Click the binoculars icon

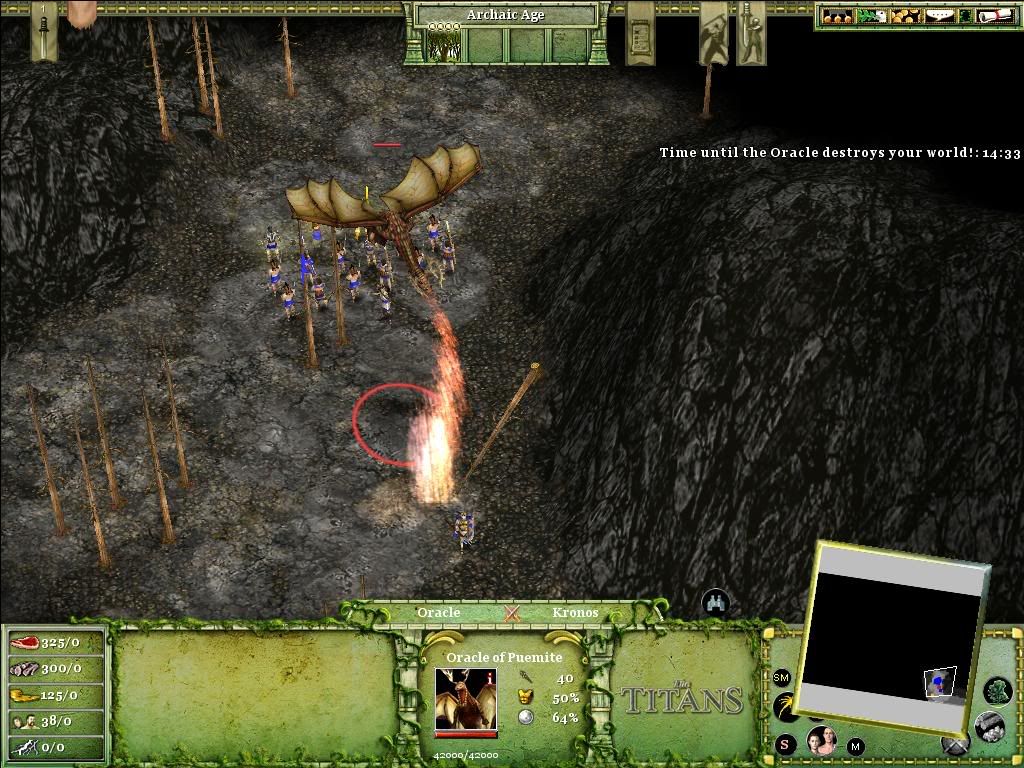715,602
